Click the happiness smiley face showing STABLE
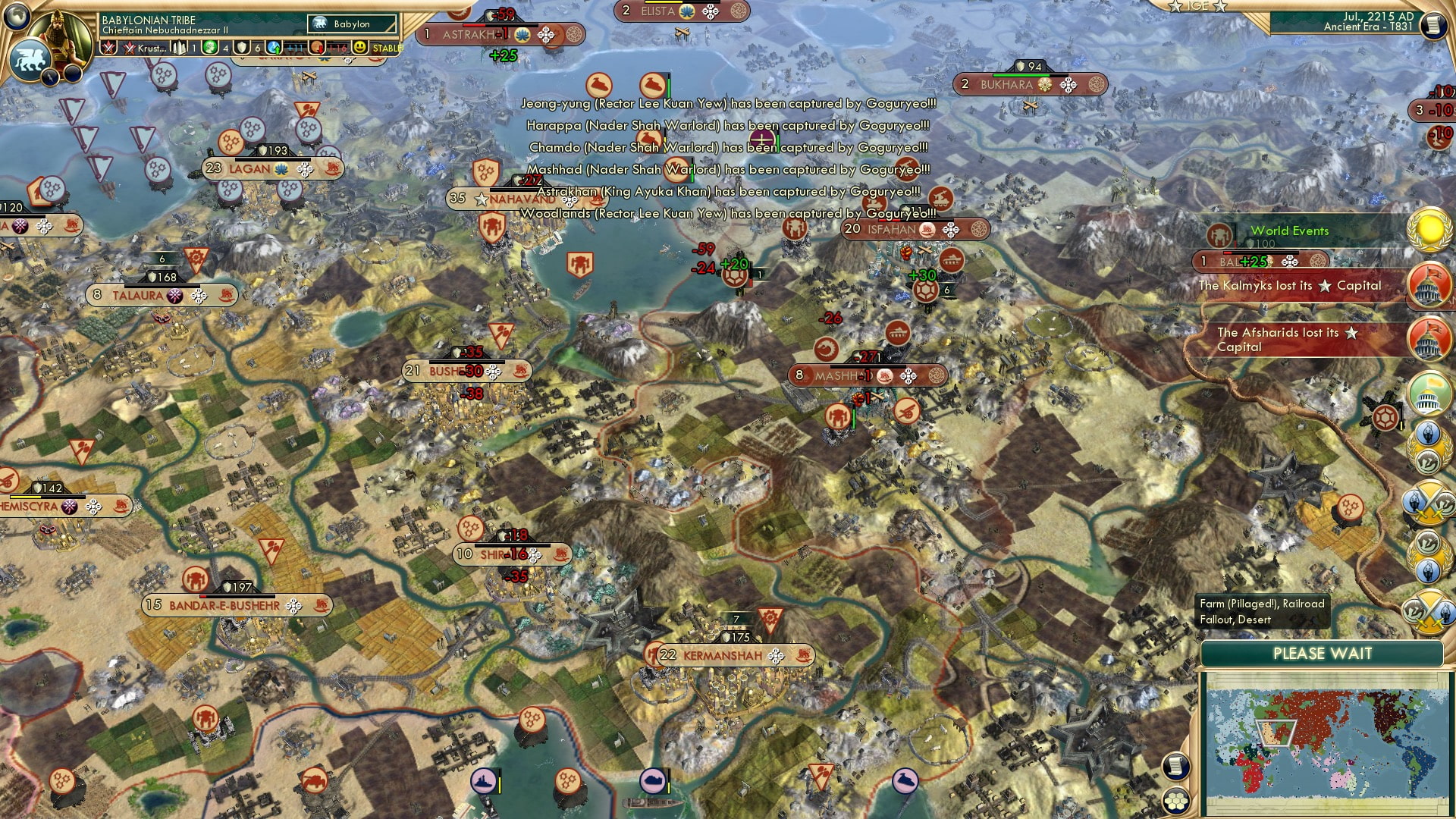This screenshot has width=1456, height=819. click(x=359, y=48)
